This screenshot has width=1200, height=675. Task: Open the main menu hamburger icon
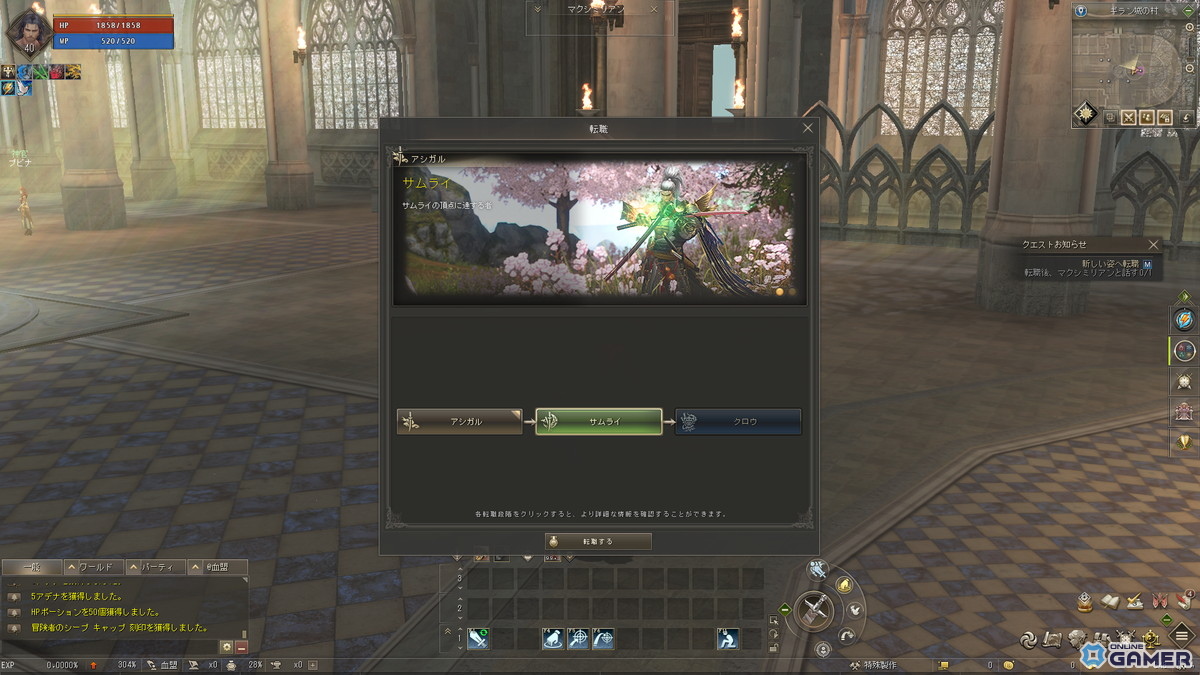[x=1181, y=637]
